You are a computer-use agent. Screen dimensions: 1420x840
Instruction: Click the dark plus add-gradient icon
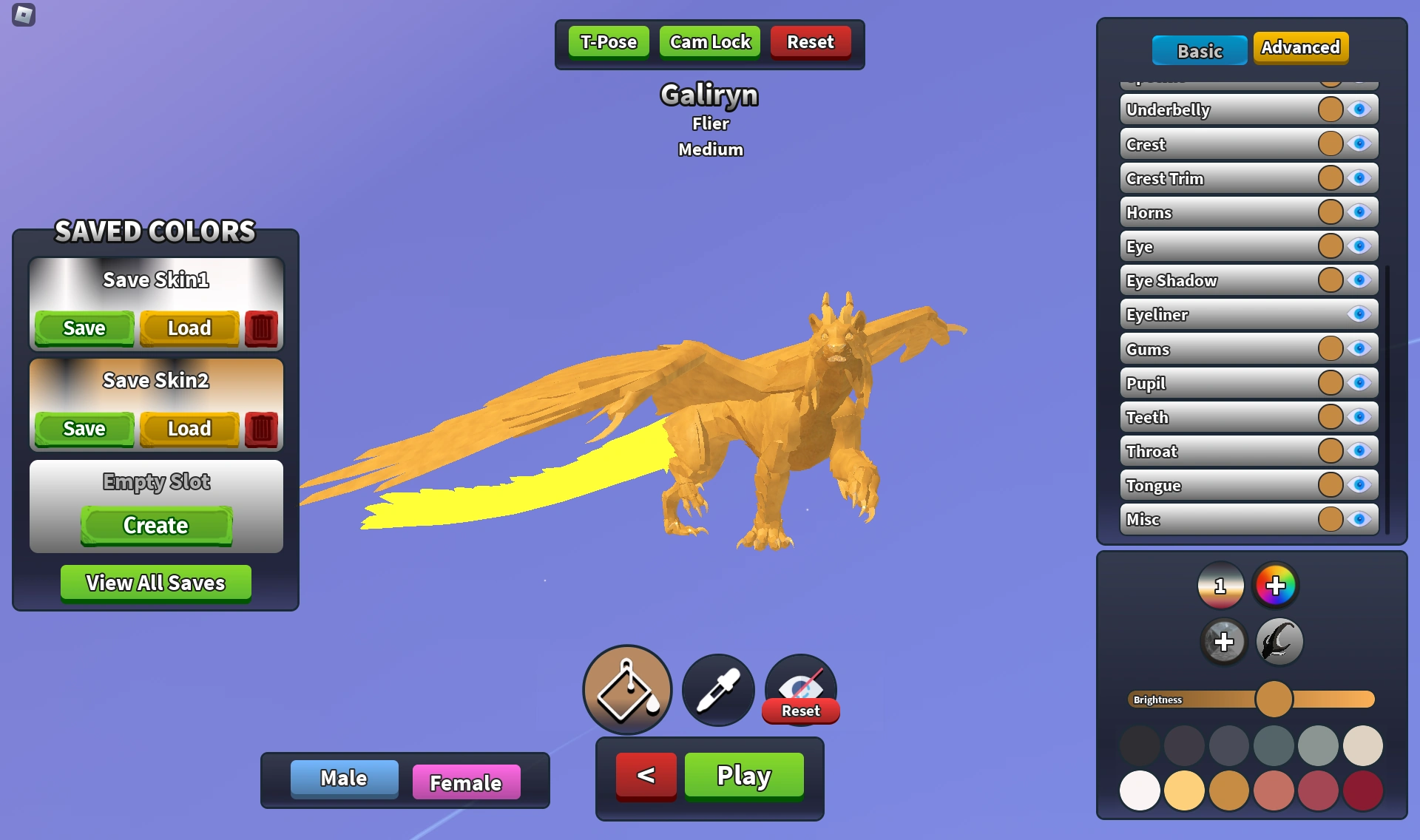point(1223,641)
